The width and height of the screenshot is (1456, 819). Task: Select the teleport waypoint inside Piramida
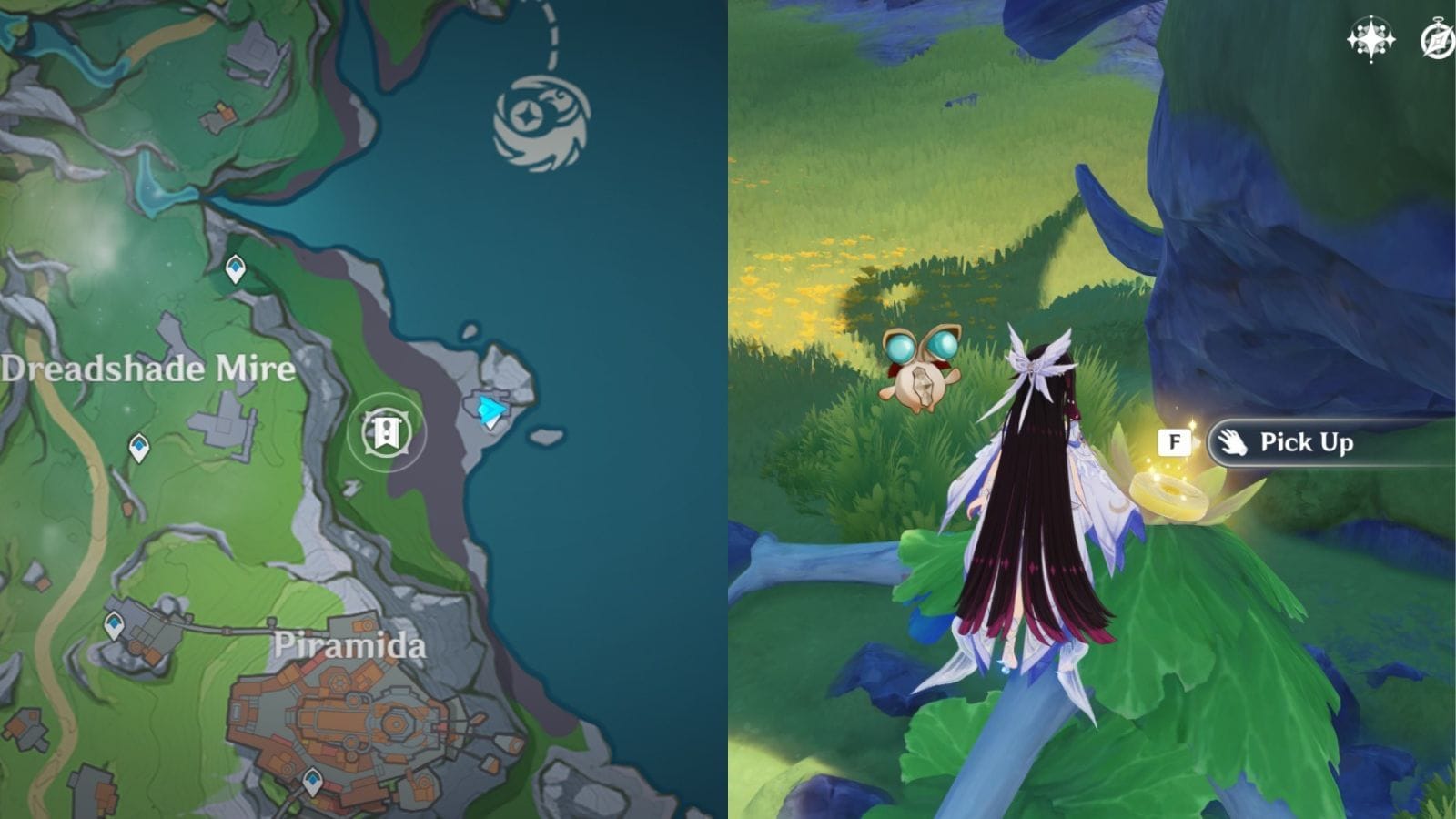tap(312, 781)
